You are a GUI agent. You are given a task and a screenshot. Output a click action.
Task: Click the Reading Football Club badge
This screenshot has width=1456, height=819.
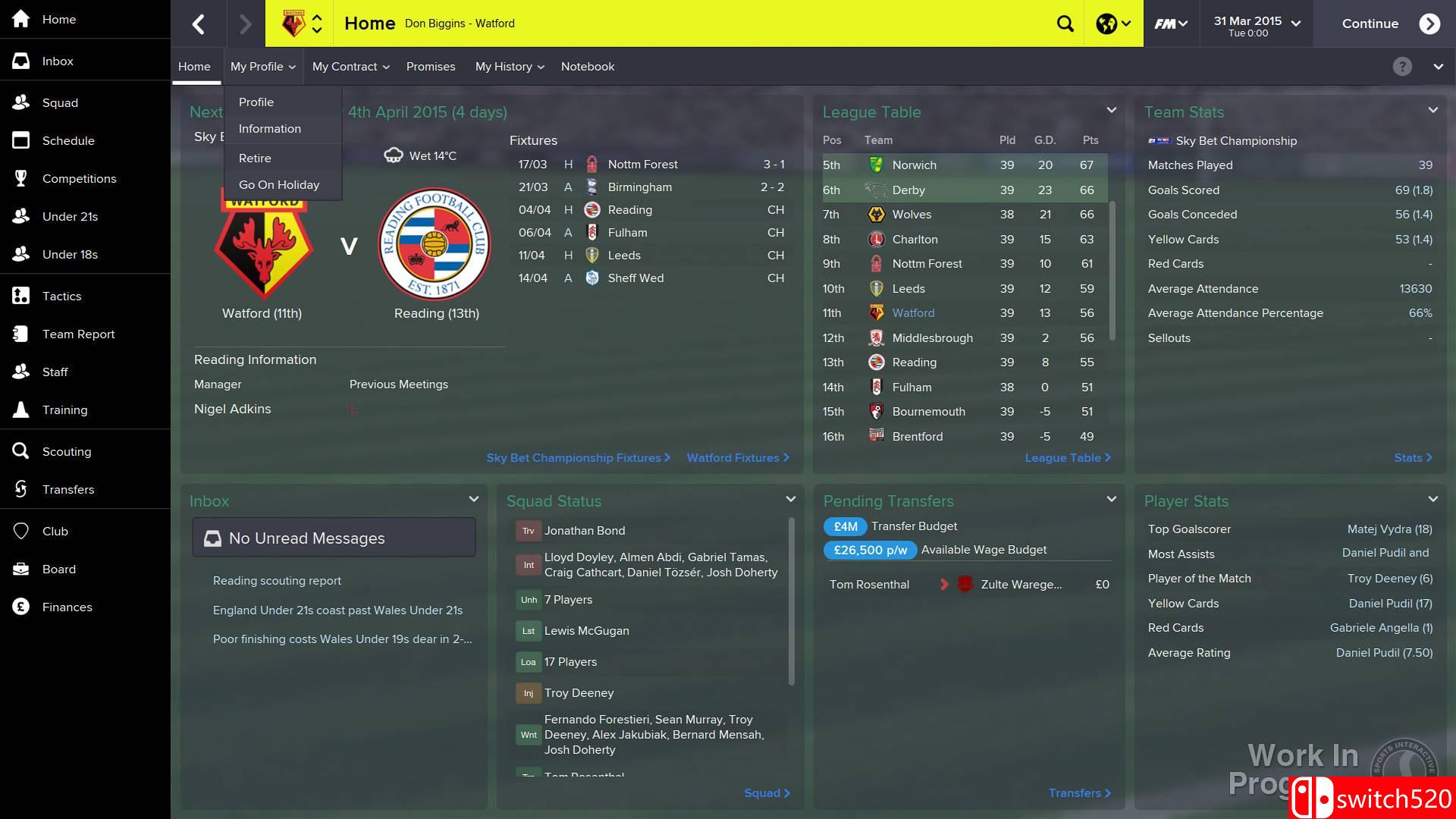434,243
